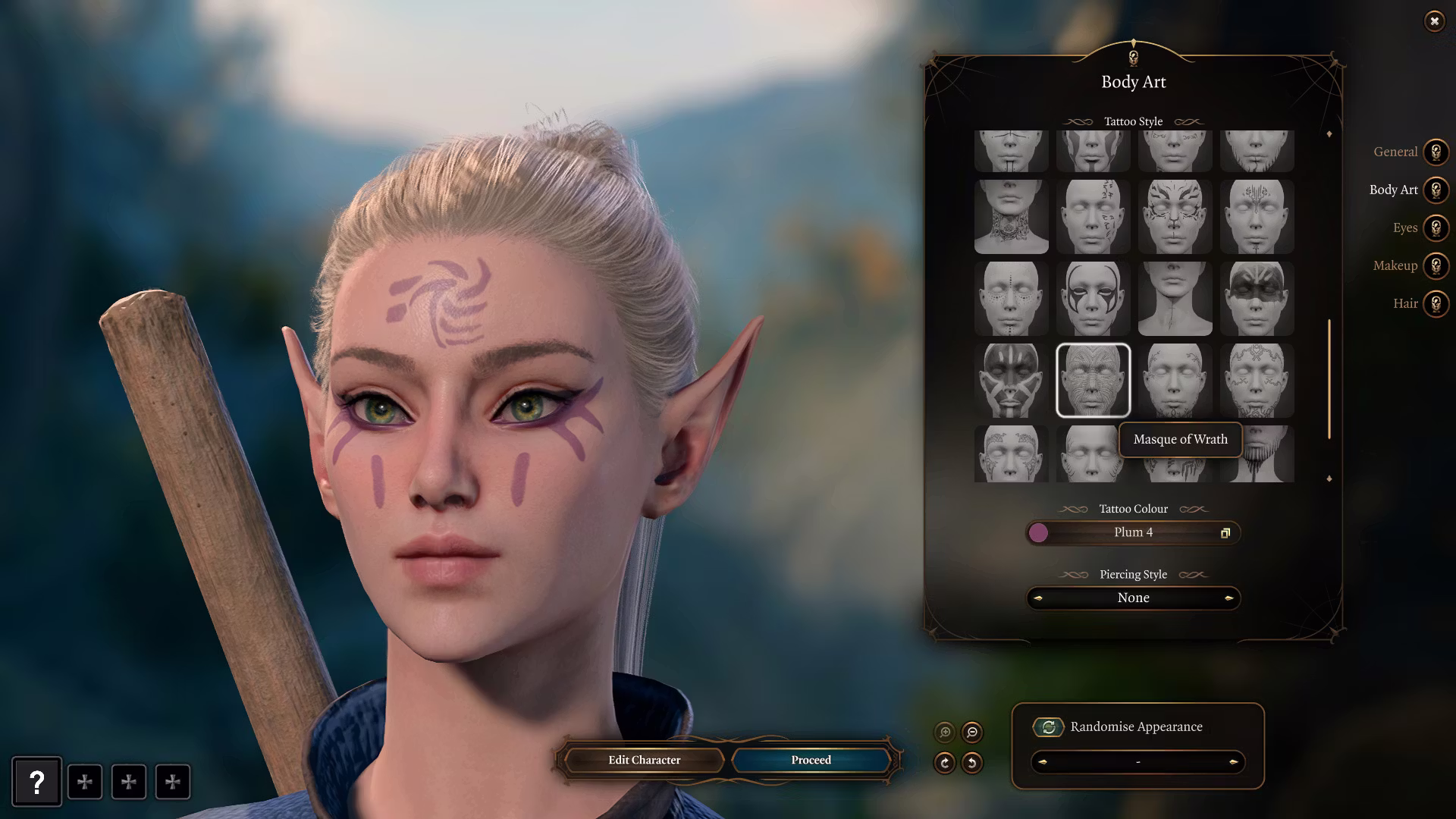This screenshot has height=819, width=1456.
Task: Open the Hair tab
Action: coord(1435,303)
